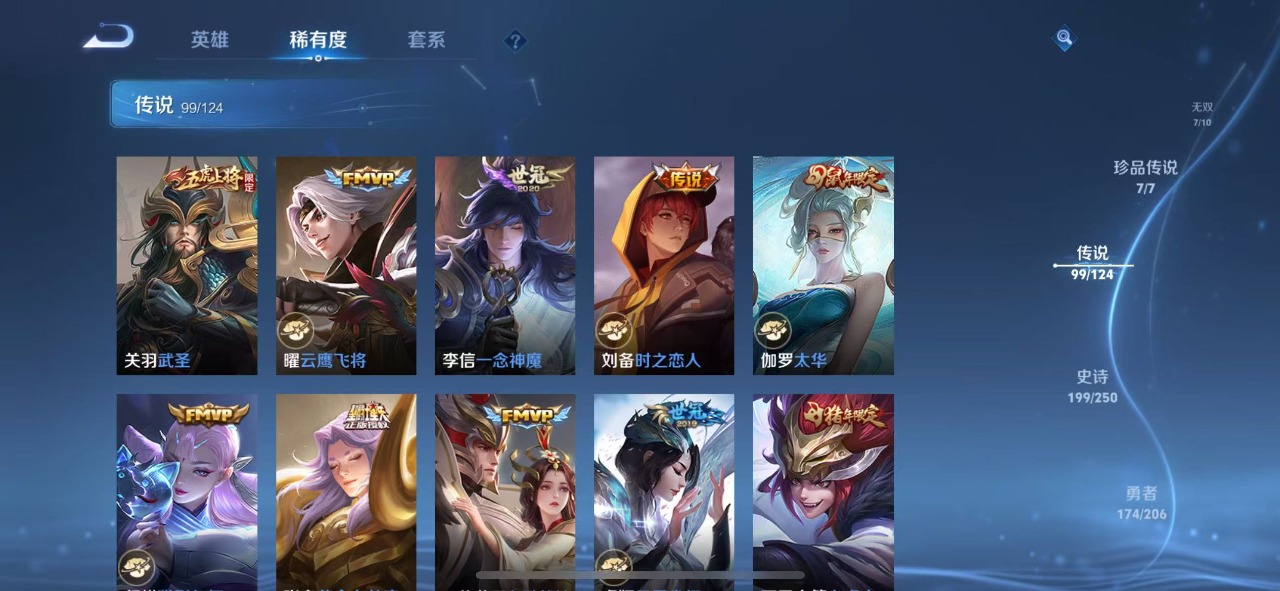Open the question mark help icon
The height and width of the screenshot is (591, 1280).
tap(515, 41)
